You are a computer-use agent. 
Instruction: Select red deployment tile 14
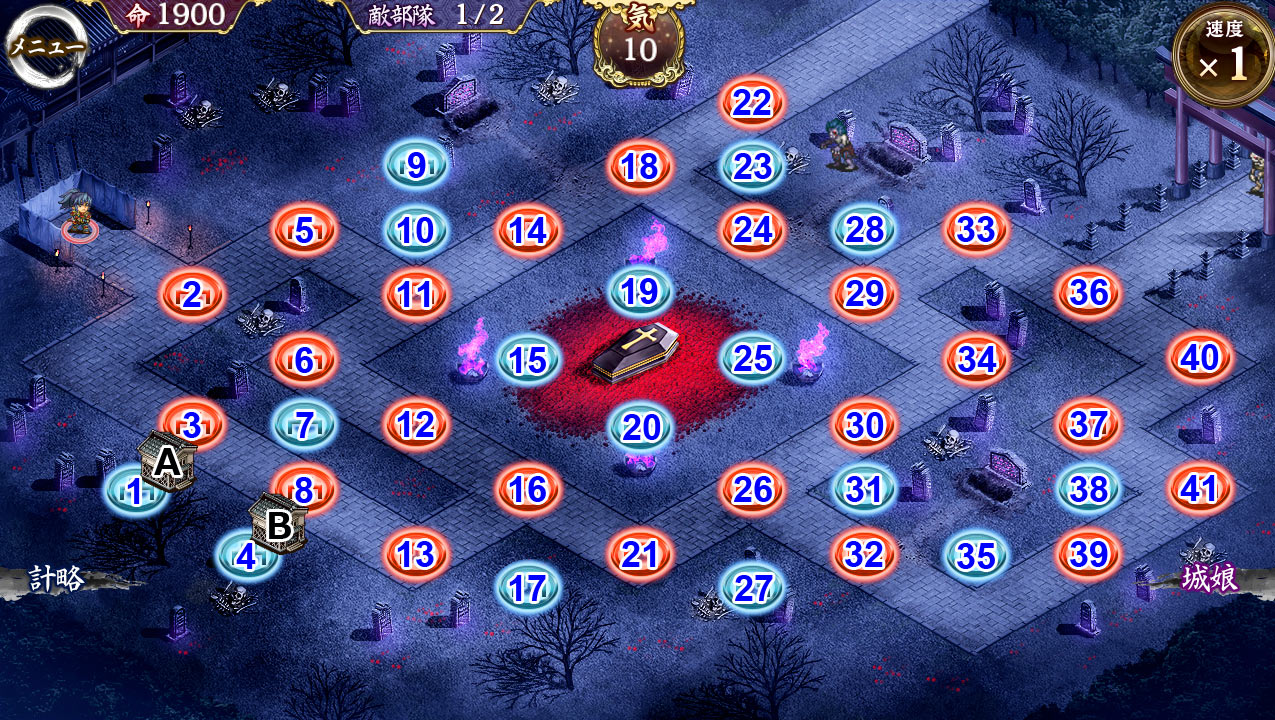[x=528, y=231]
